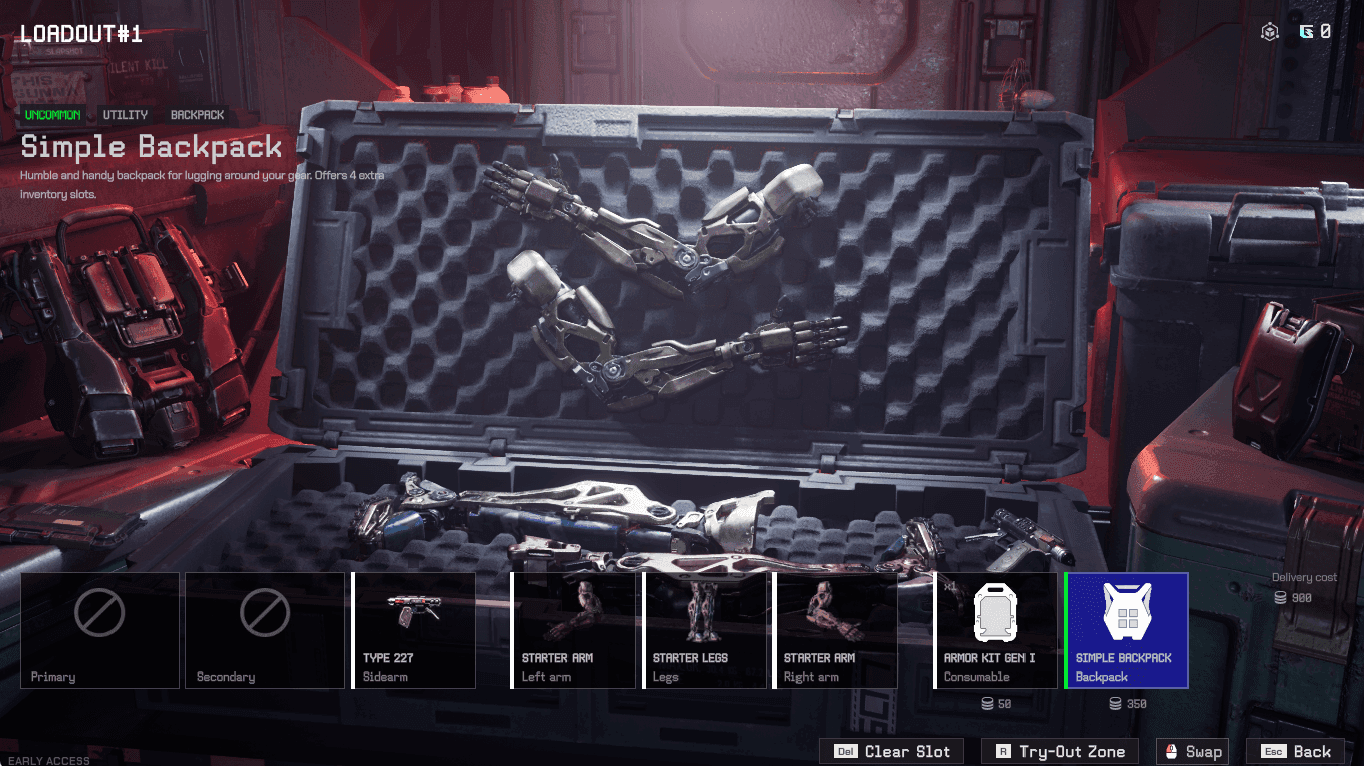1364x766 pixels.
Task: Select the Starter Arm left arm slot
Action: tap(573, 630)
